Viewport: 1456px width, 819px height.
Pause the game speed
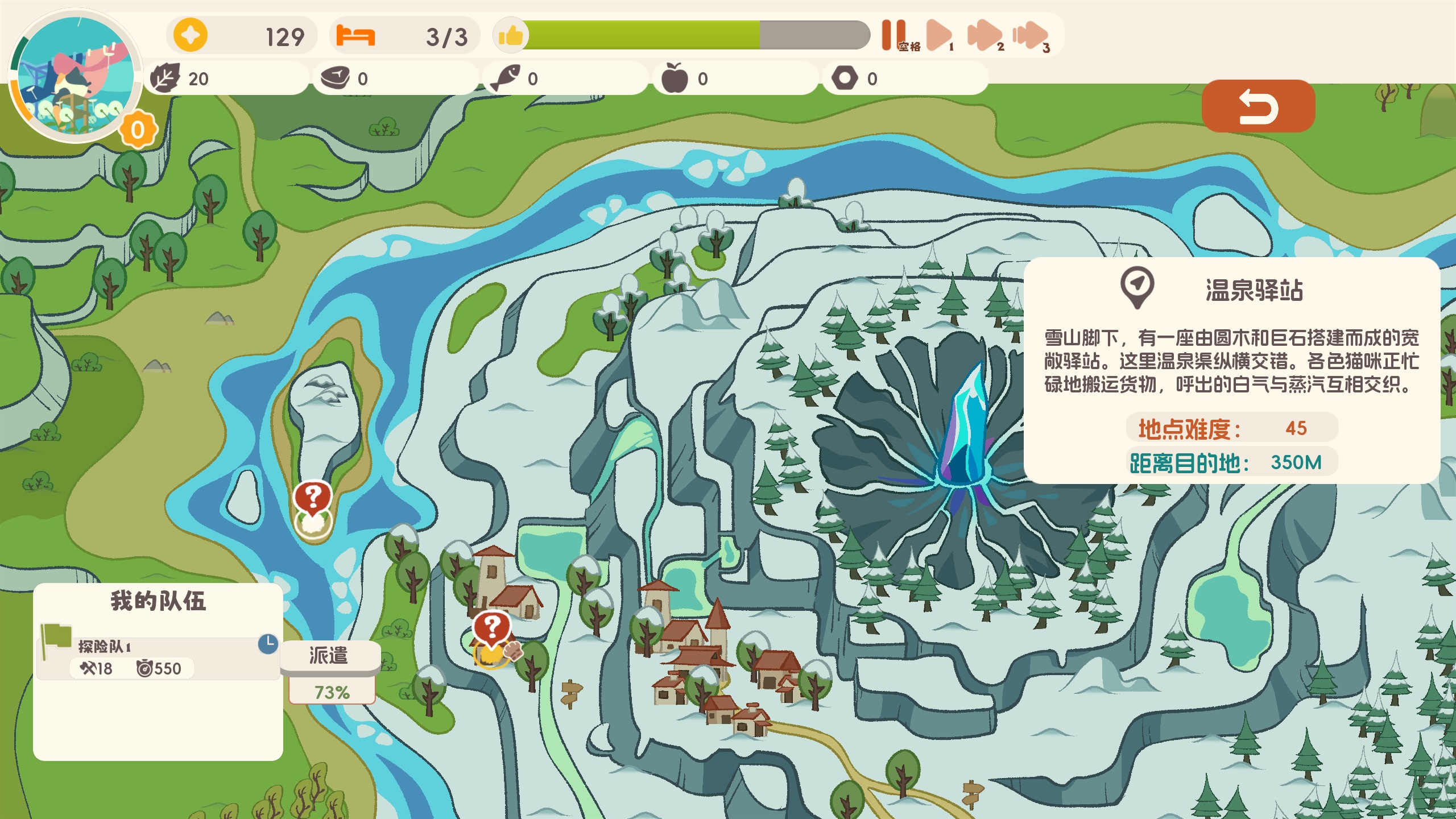tap(894, 35)
